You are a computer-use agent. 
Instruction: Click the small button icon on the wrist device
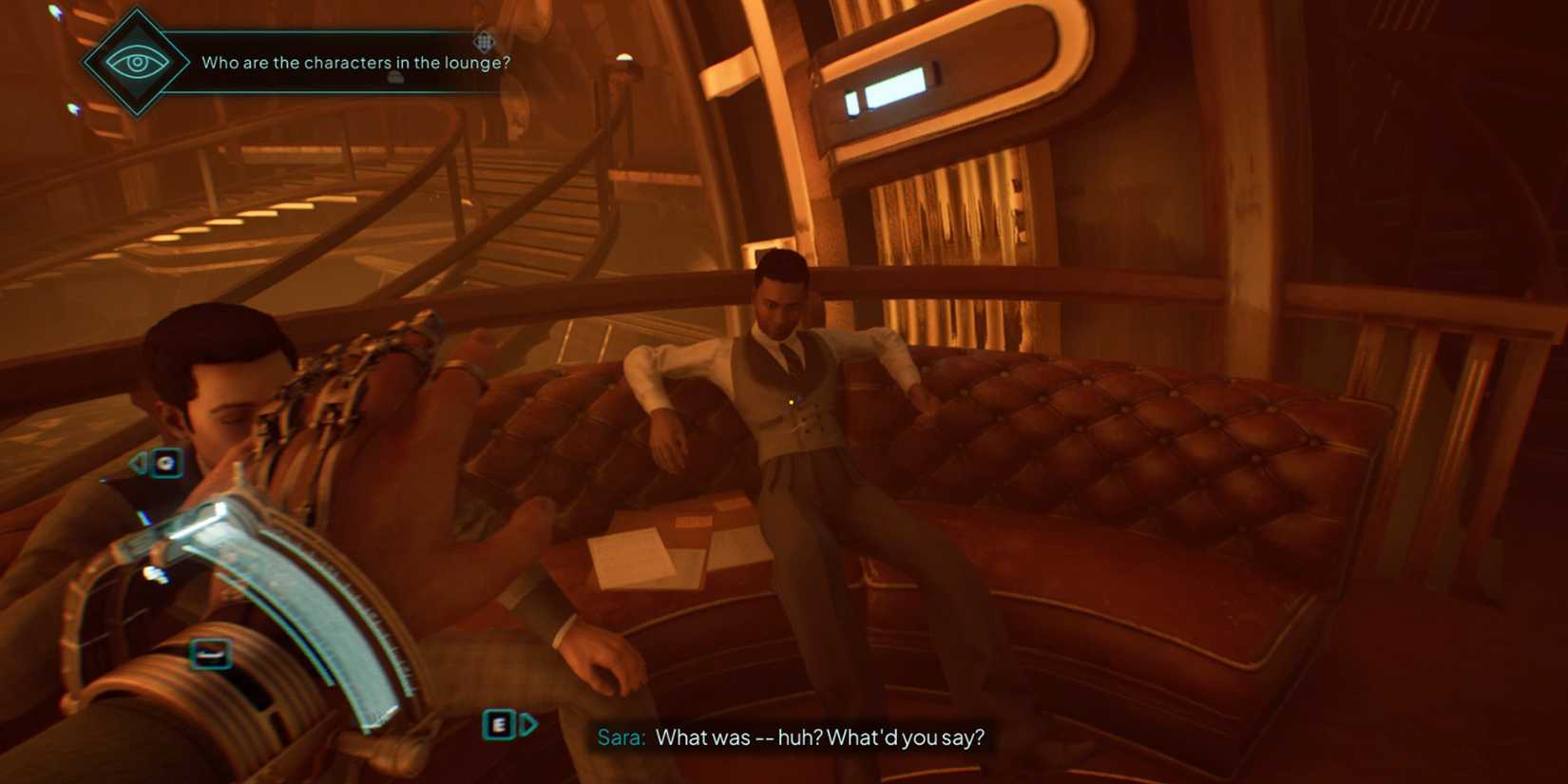click(x=210, y=654)
